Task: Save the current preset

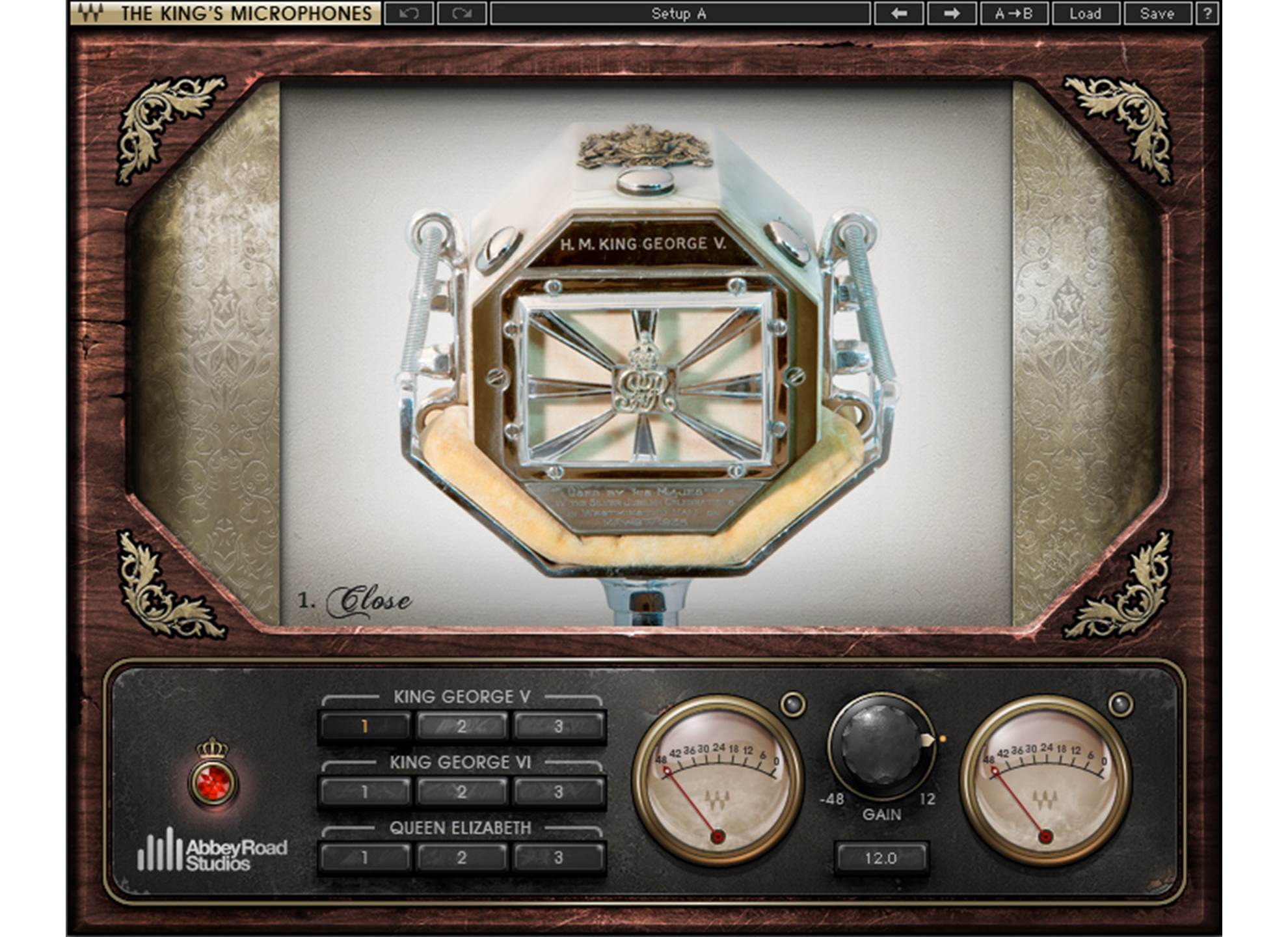Action: point(1157,14)
